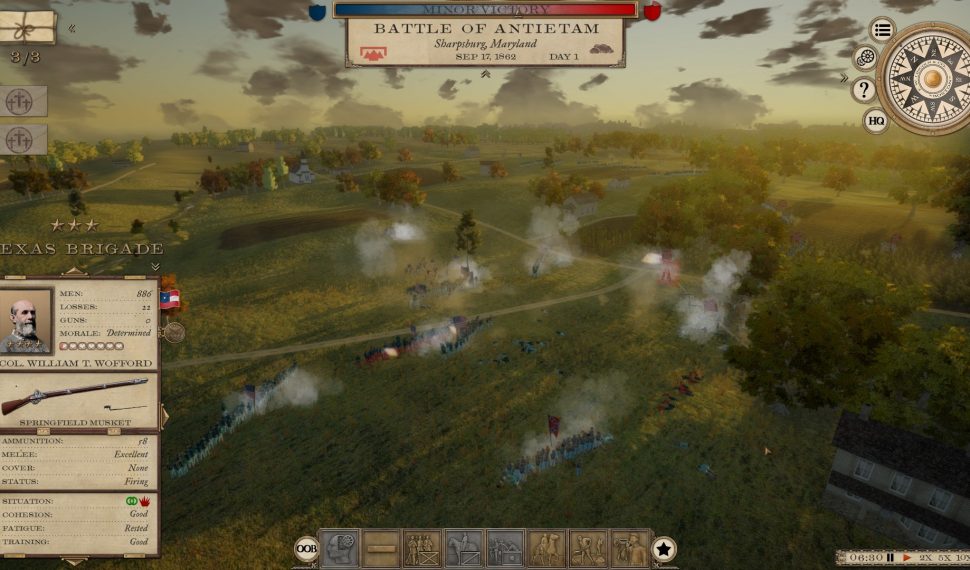970x570 pixels.
Task: Click the star button beside the command bar
Action: [x=664, y=548]
